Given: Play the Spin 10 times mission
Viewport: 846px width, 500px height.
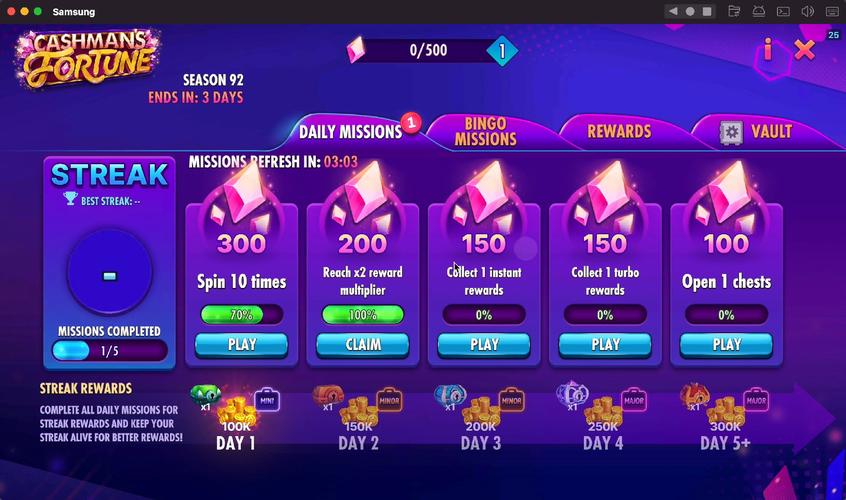Looking at the screenshot, I should coord(242,345).
